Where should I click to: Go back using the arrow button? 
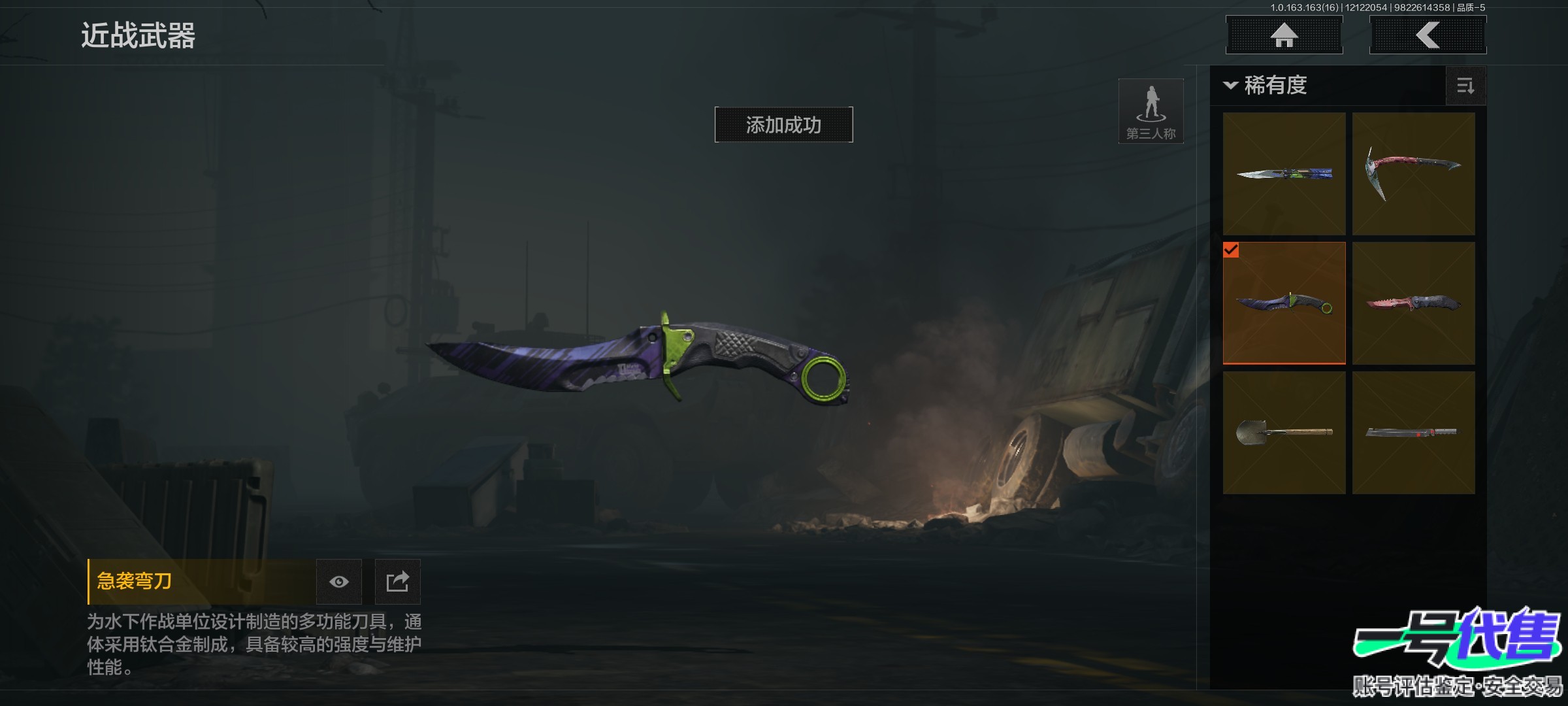coord(1428,35)
